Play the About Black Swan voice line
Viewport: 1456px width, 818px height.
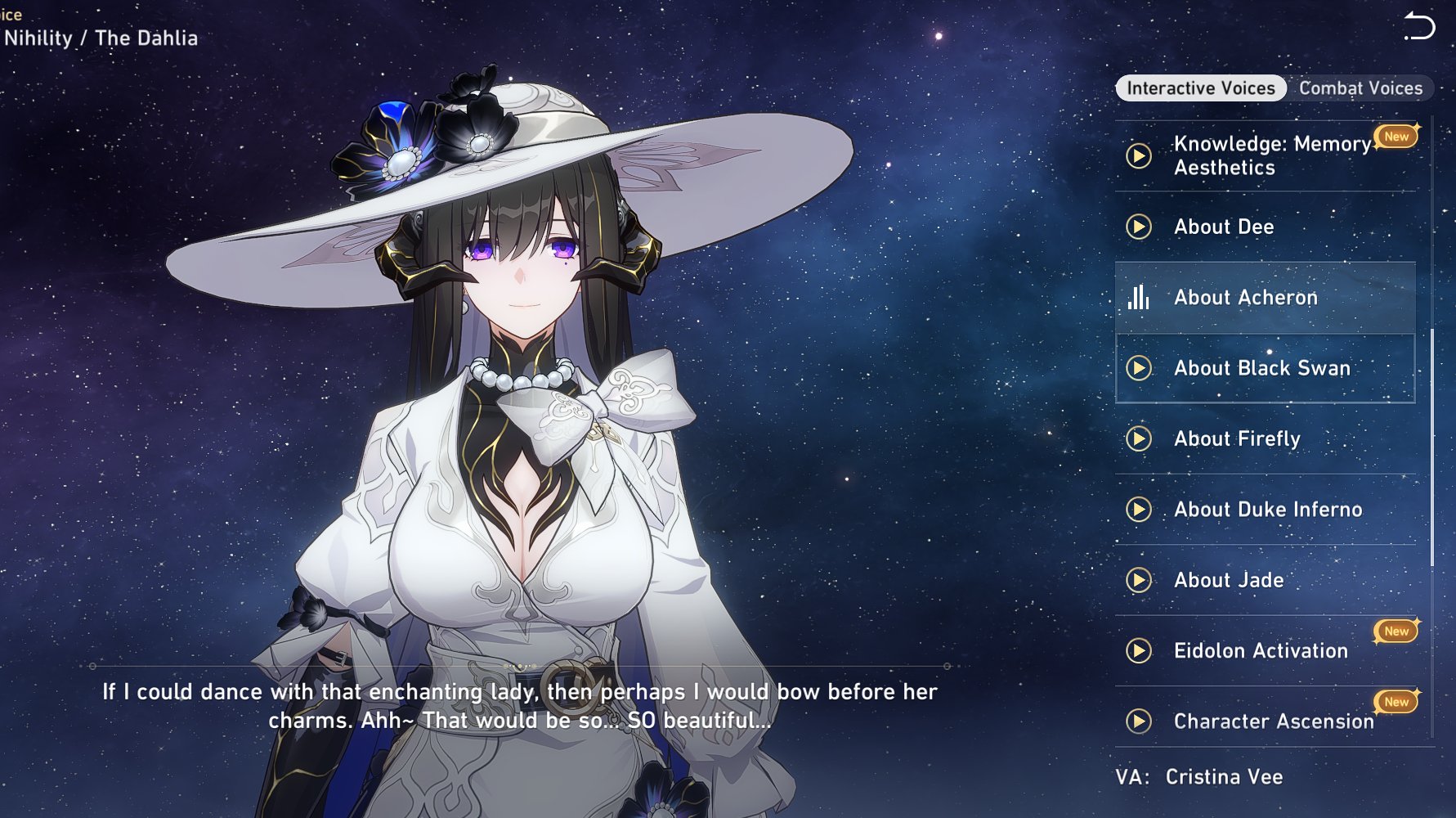pyautogui.click(x=1139, y=368)
